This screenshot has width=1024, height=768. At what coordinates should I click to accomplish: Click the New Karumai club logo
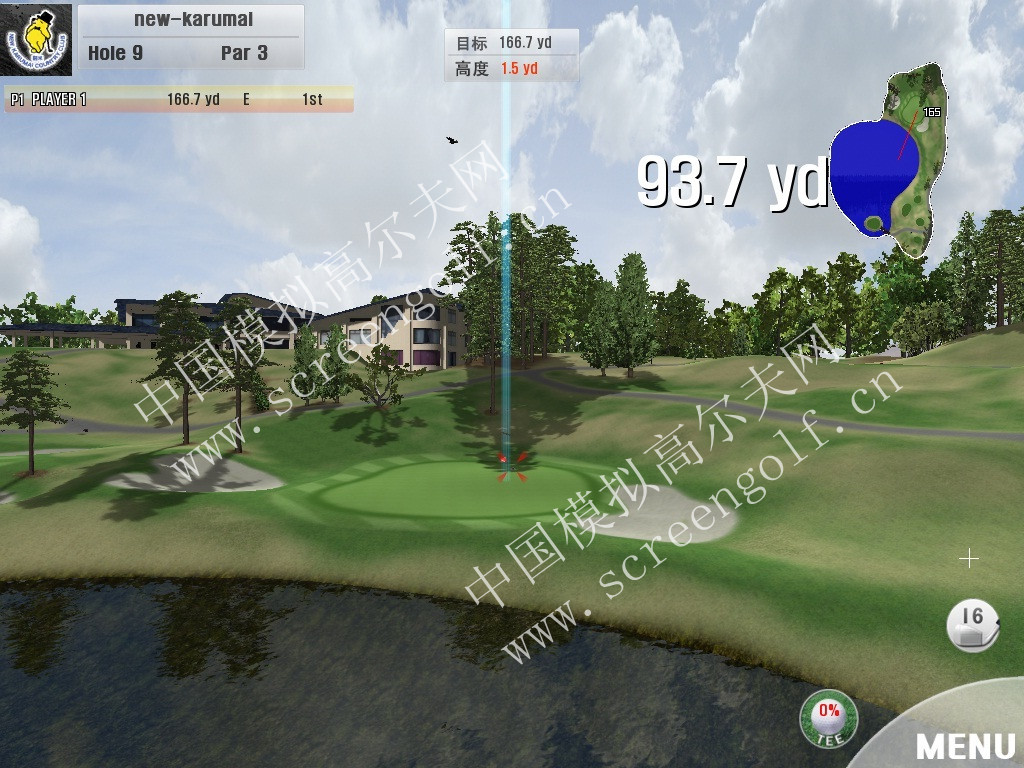[37, 40]
